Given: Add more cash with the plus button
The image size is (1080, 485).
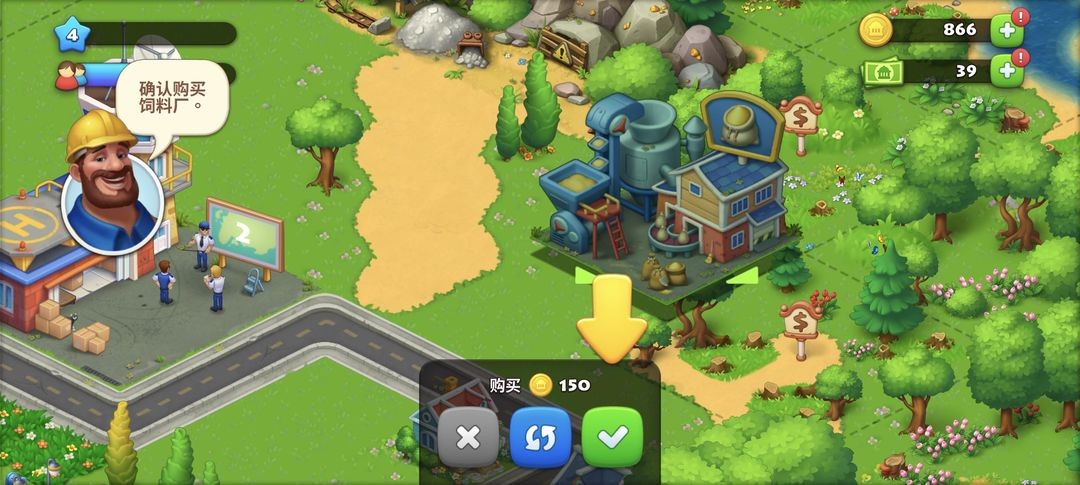Looking at the screenshot, I should click(x=1006, y=71).
